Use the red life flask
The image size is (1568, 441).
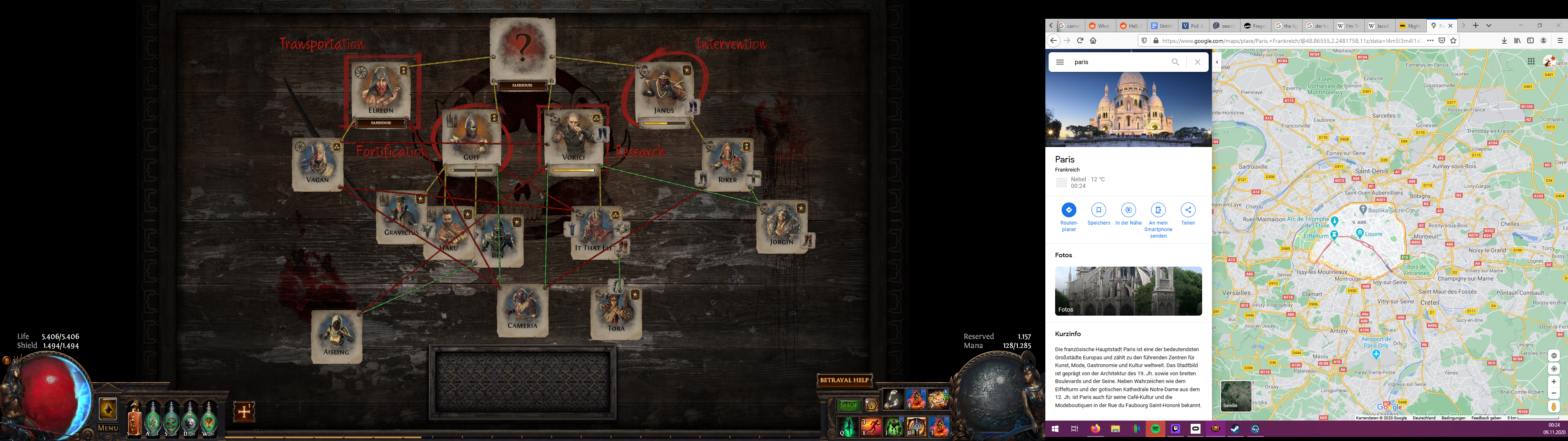pyautogui.click(x=134, y=420)
